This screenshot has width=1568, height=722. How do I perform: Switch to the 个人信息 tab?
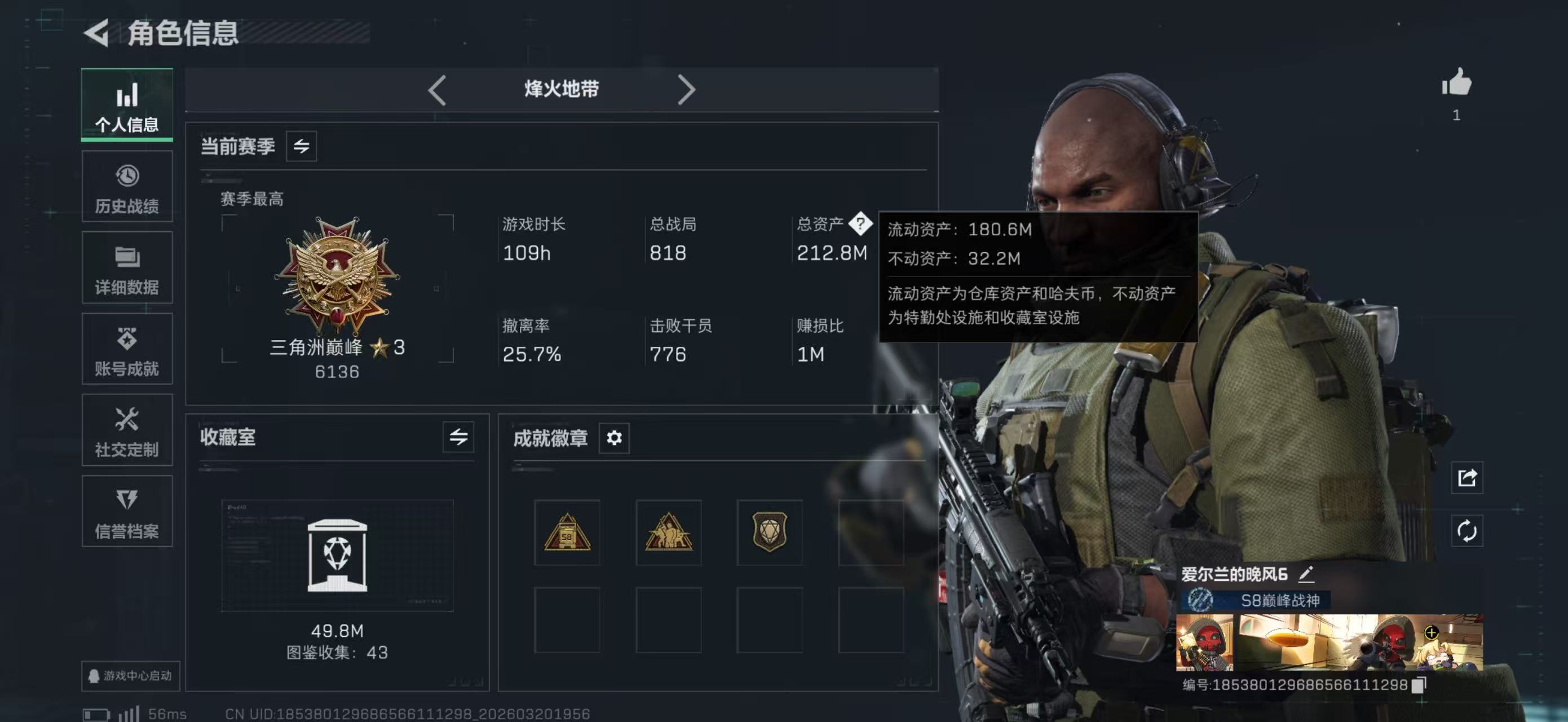tap(127, 105)
